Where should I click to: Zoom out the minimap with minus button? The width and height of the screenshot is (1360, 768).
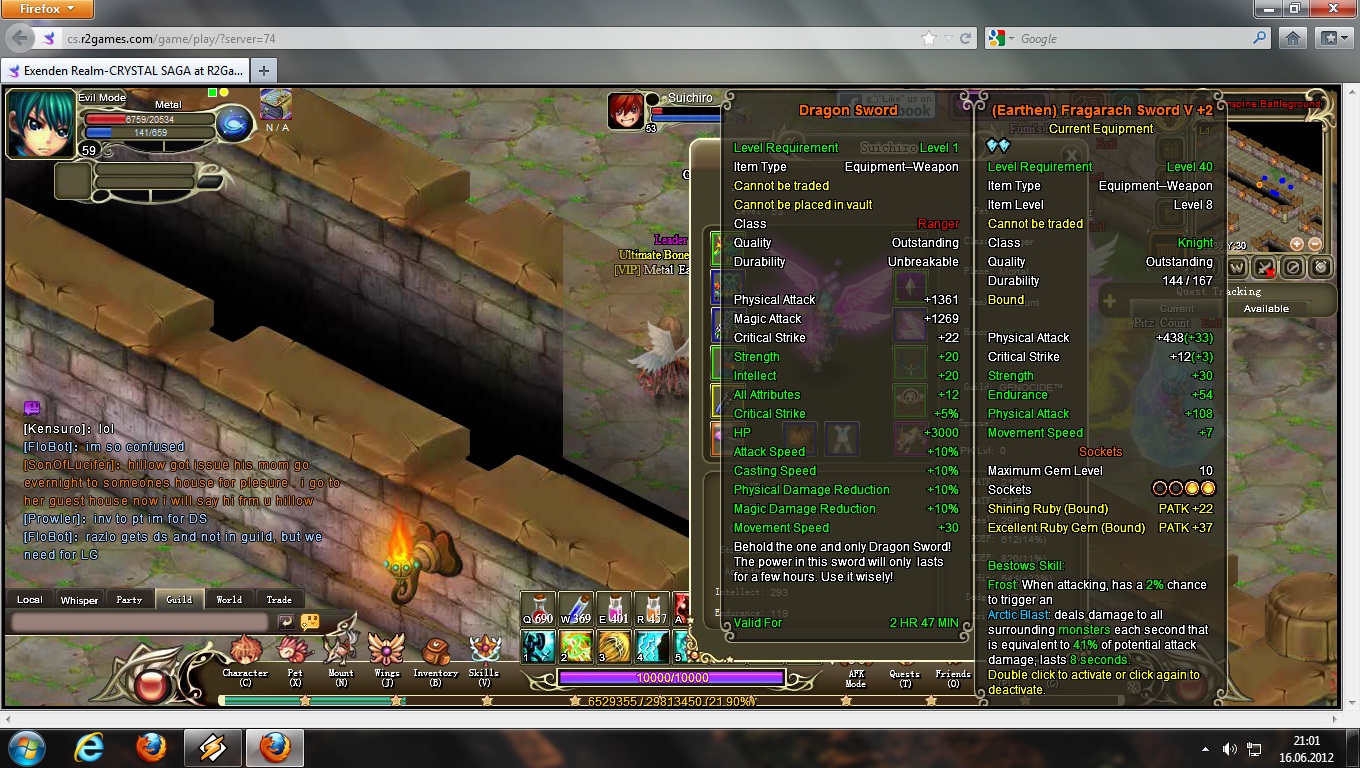[1315, 244]
